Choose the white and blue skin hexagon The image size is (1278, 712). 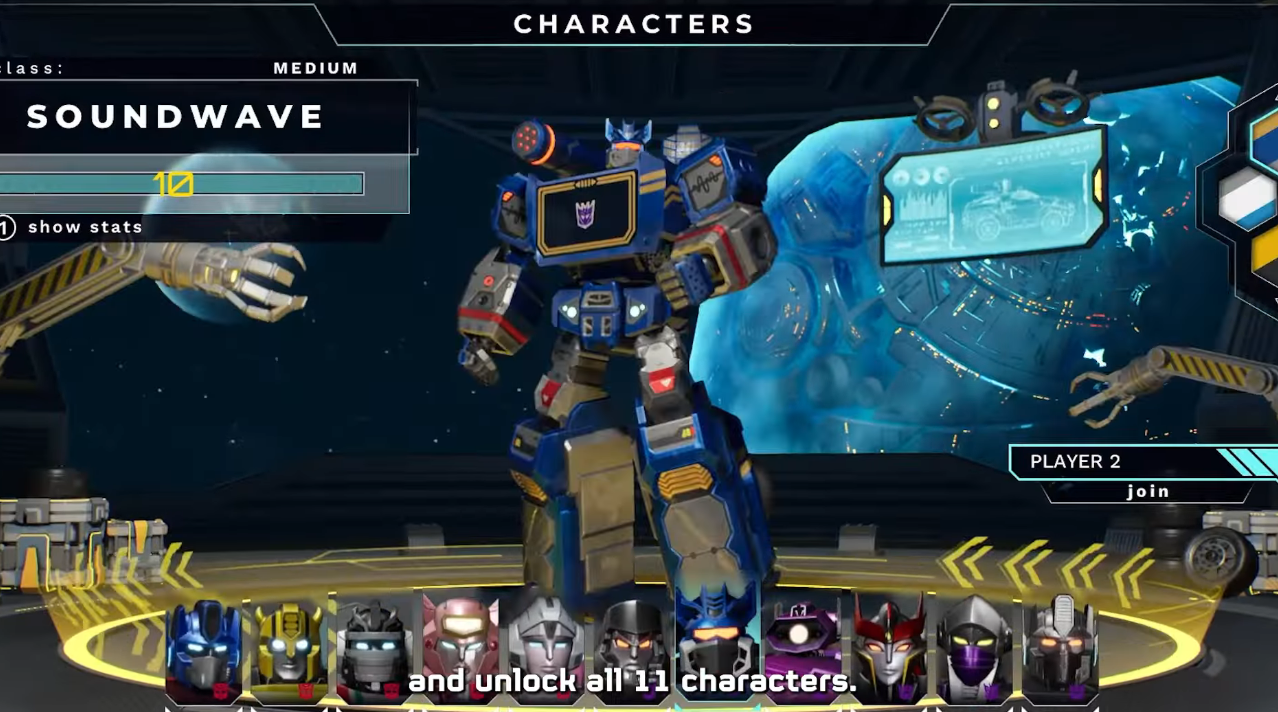click(1250, 198)
